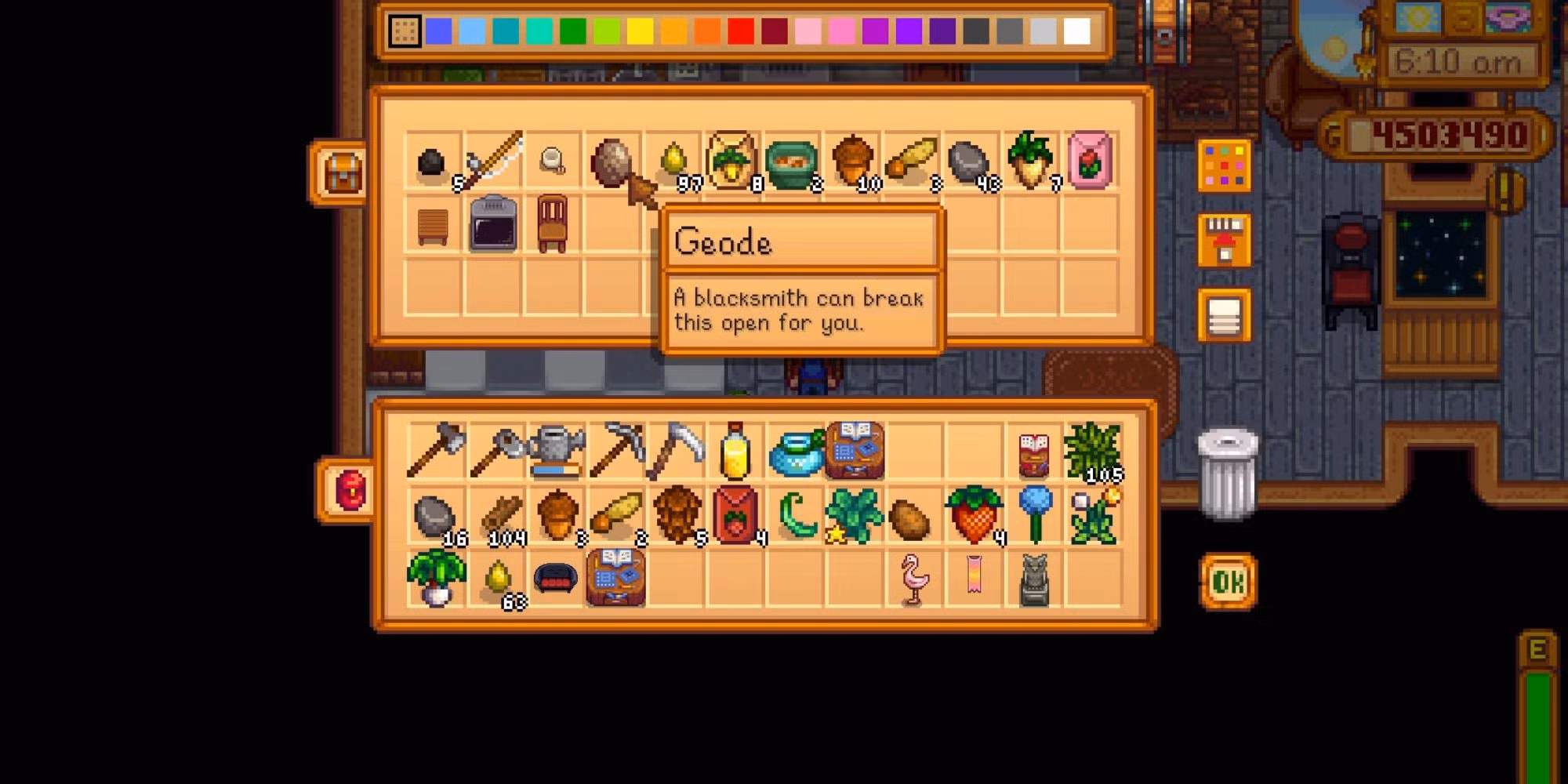Organize chest items with the stack button
Viewport: 1568px width, 784px height.
1224,316
